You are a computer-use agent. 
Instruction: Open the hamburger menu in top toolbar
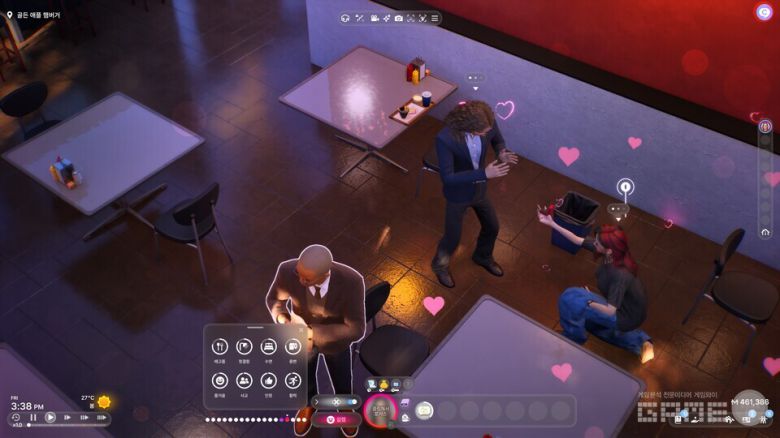point(434,18)
